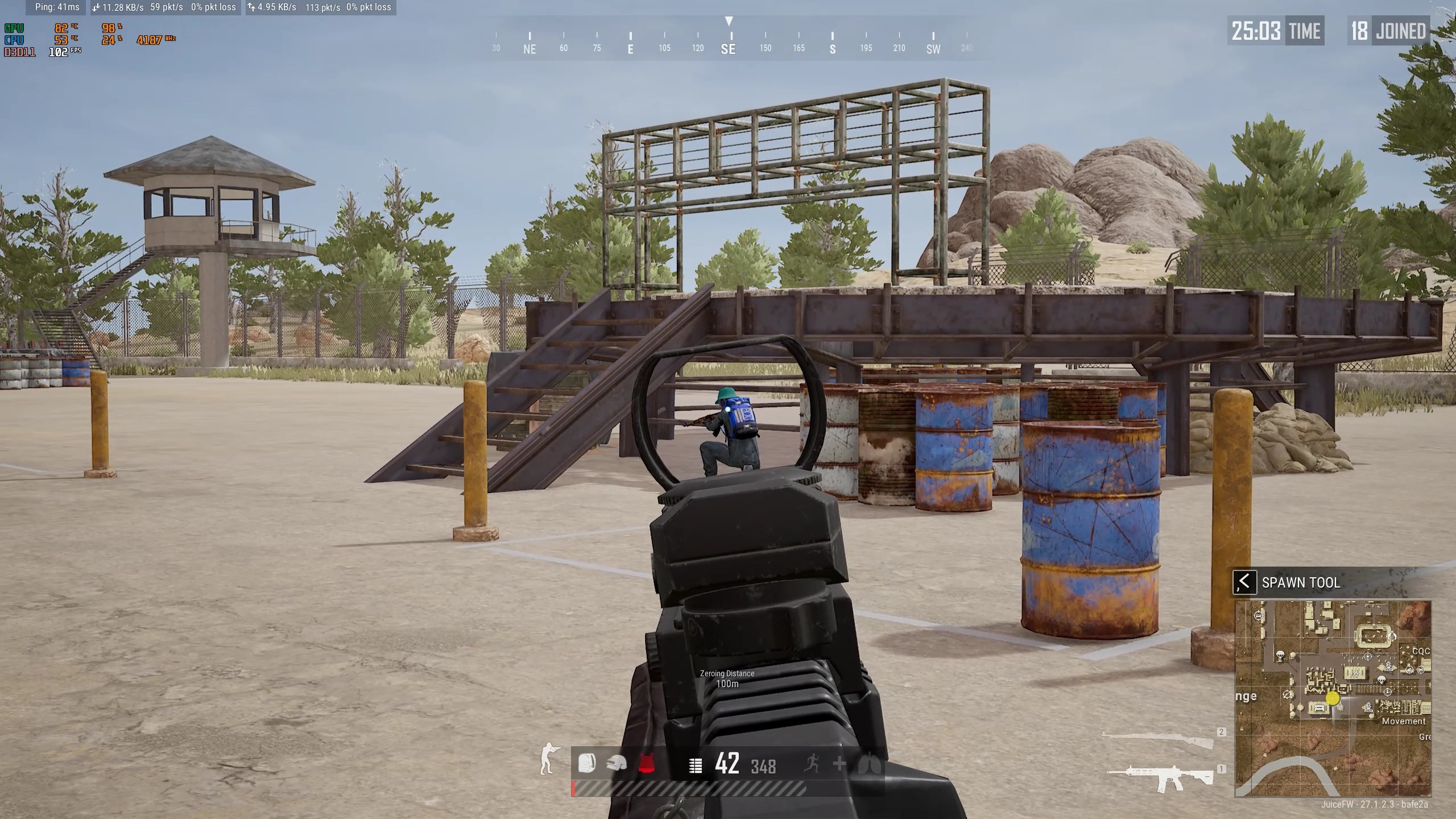Click the target range icon near CQC on minimap
This screenshot has width=1456, height=819.
click(x=1421, y=669)
